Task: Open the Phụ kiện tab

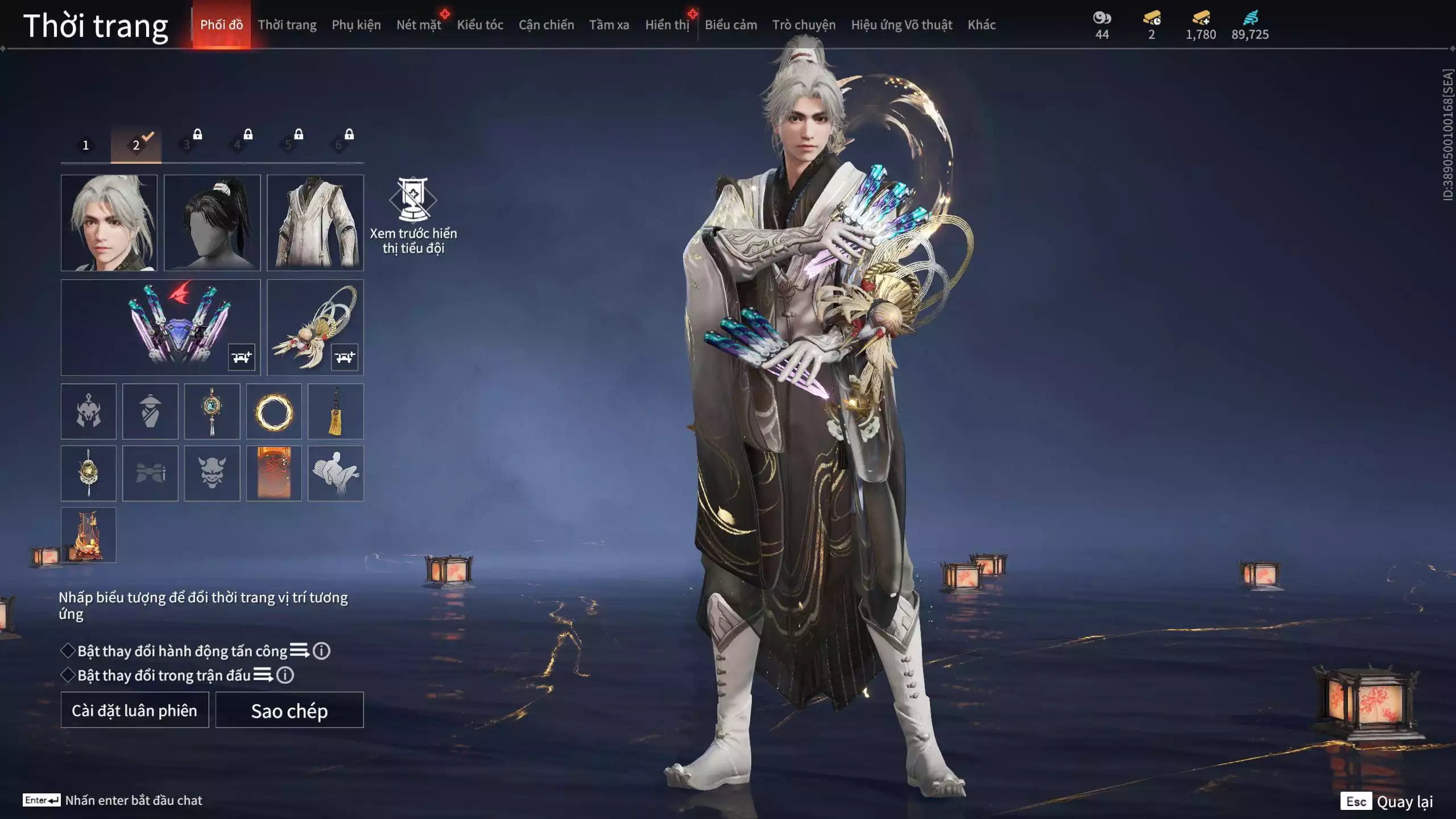Action: pos(356,25)
